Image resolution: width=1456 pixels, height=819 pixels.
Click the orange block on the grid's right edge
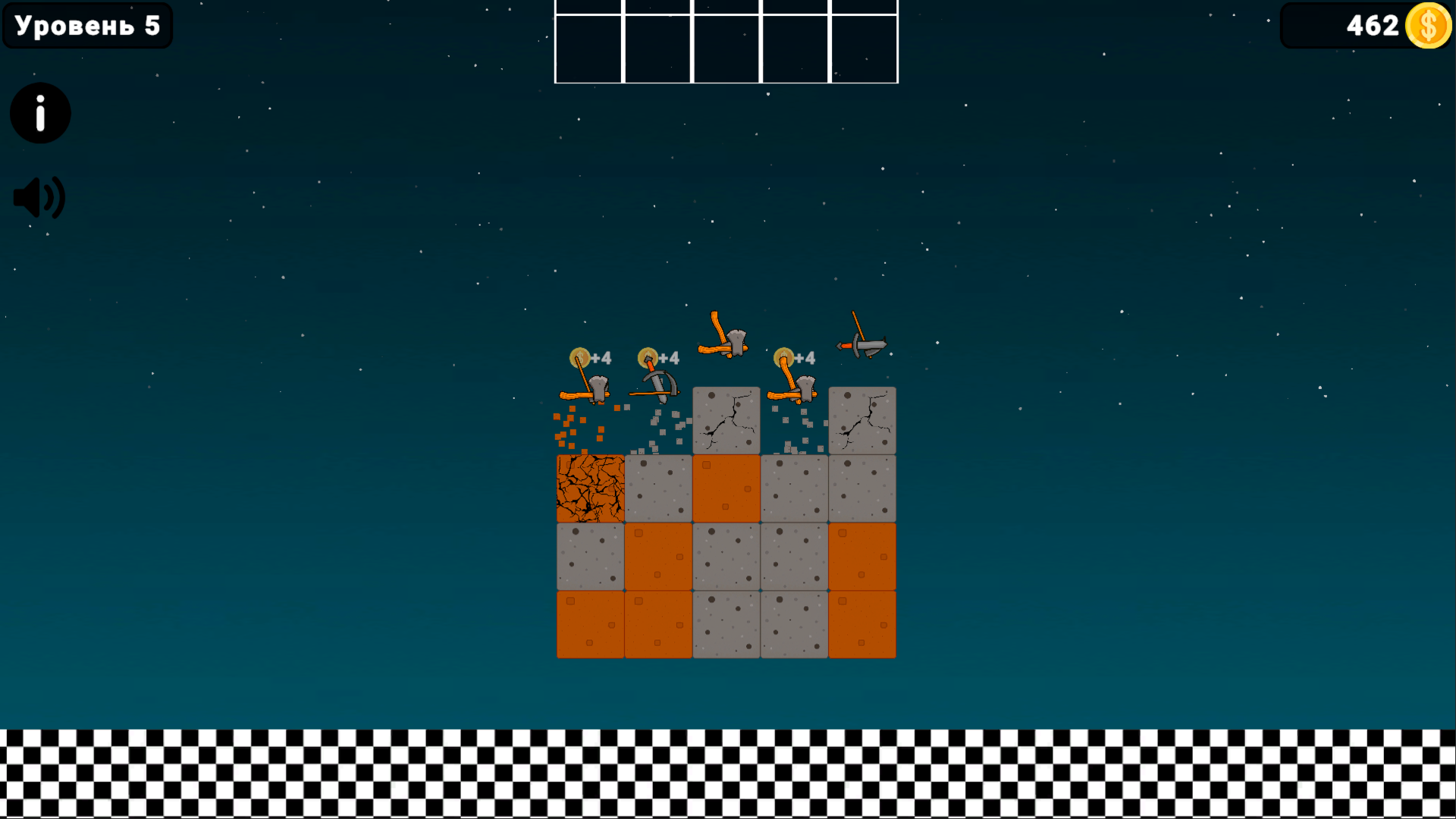[x=862, y=556]
